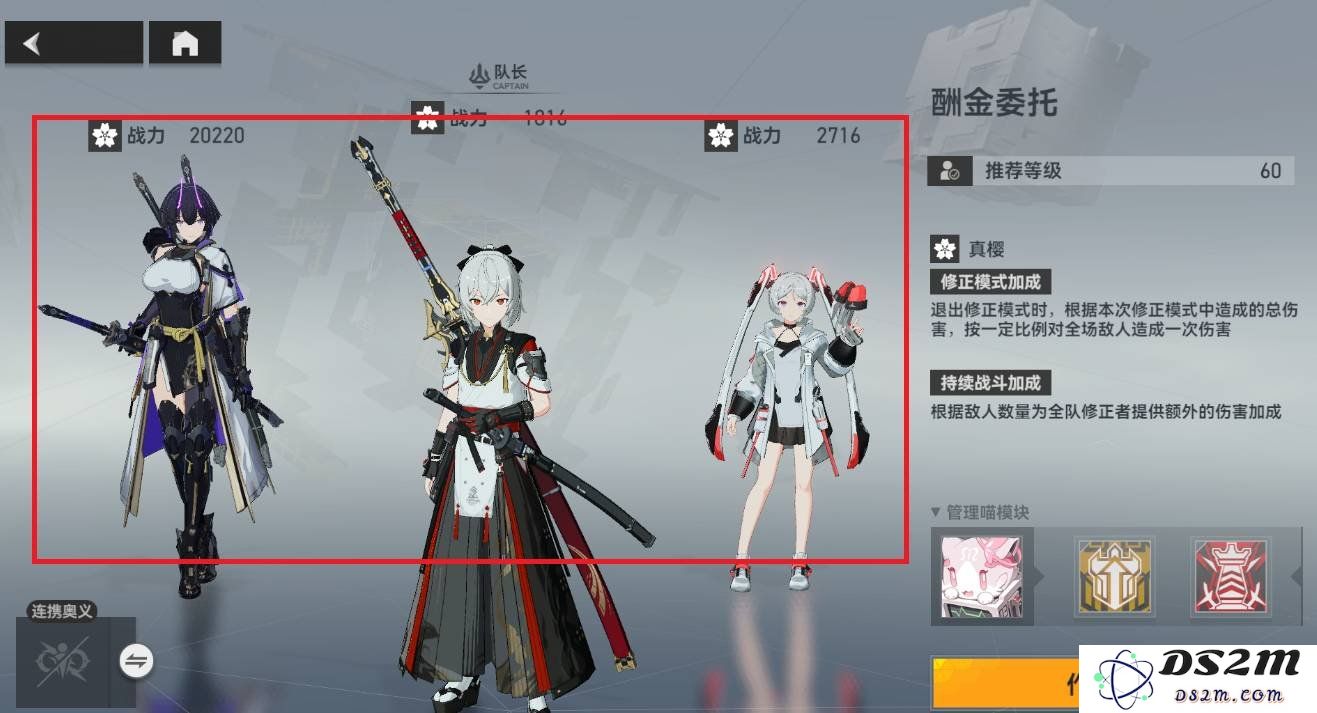Open the pink cat module slot
Viewport: 1317px width, 713px height.
(x=981, y=577)
